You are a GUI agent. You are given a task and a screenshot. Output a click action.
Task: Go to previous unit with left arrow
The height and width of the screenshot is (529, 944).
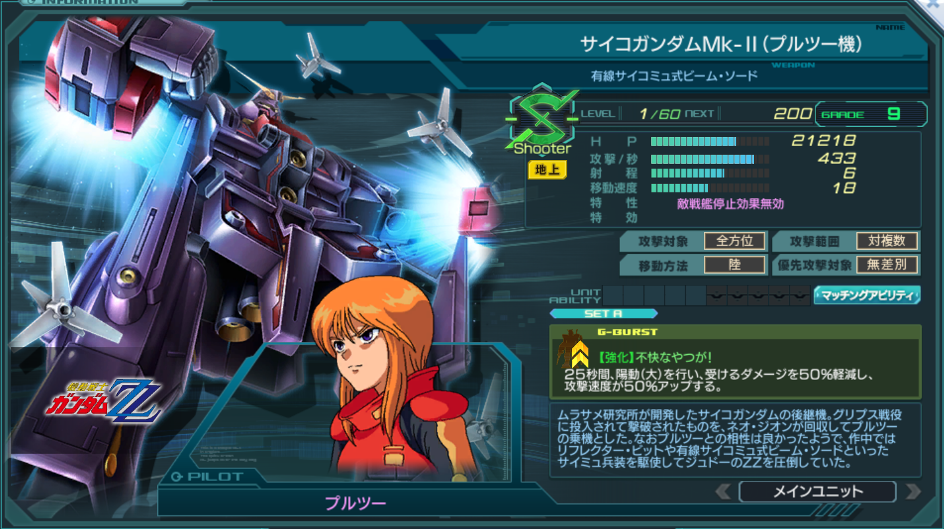click(x=723, y=491)
